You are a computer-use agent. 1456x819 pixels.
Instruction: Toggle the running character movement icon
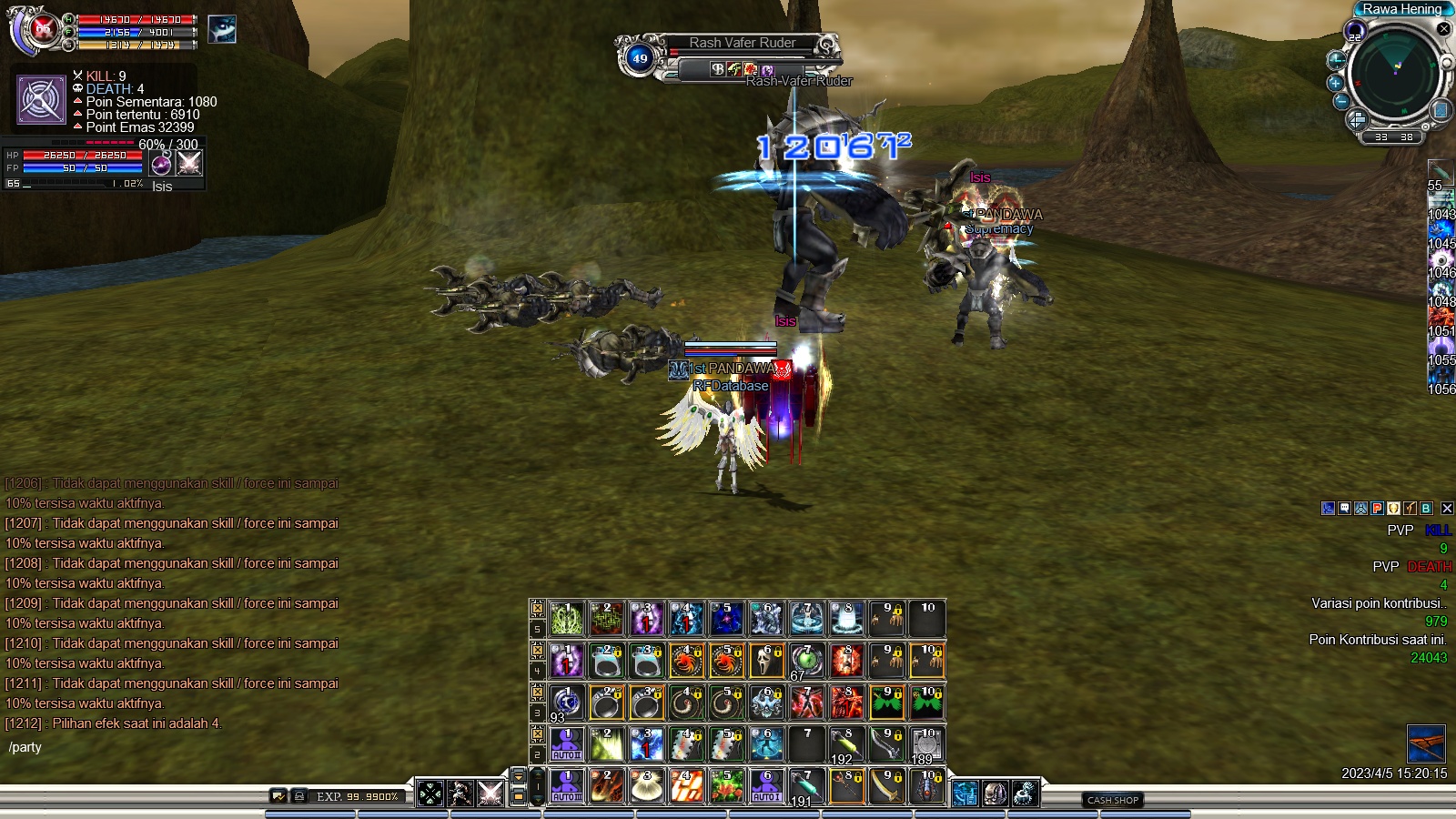click(460, 794)
